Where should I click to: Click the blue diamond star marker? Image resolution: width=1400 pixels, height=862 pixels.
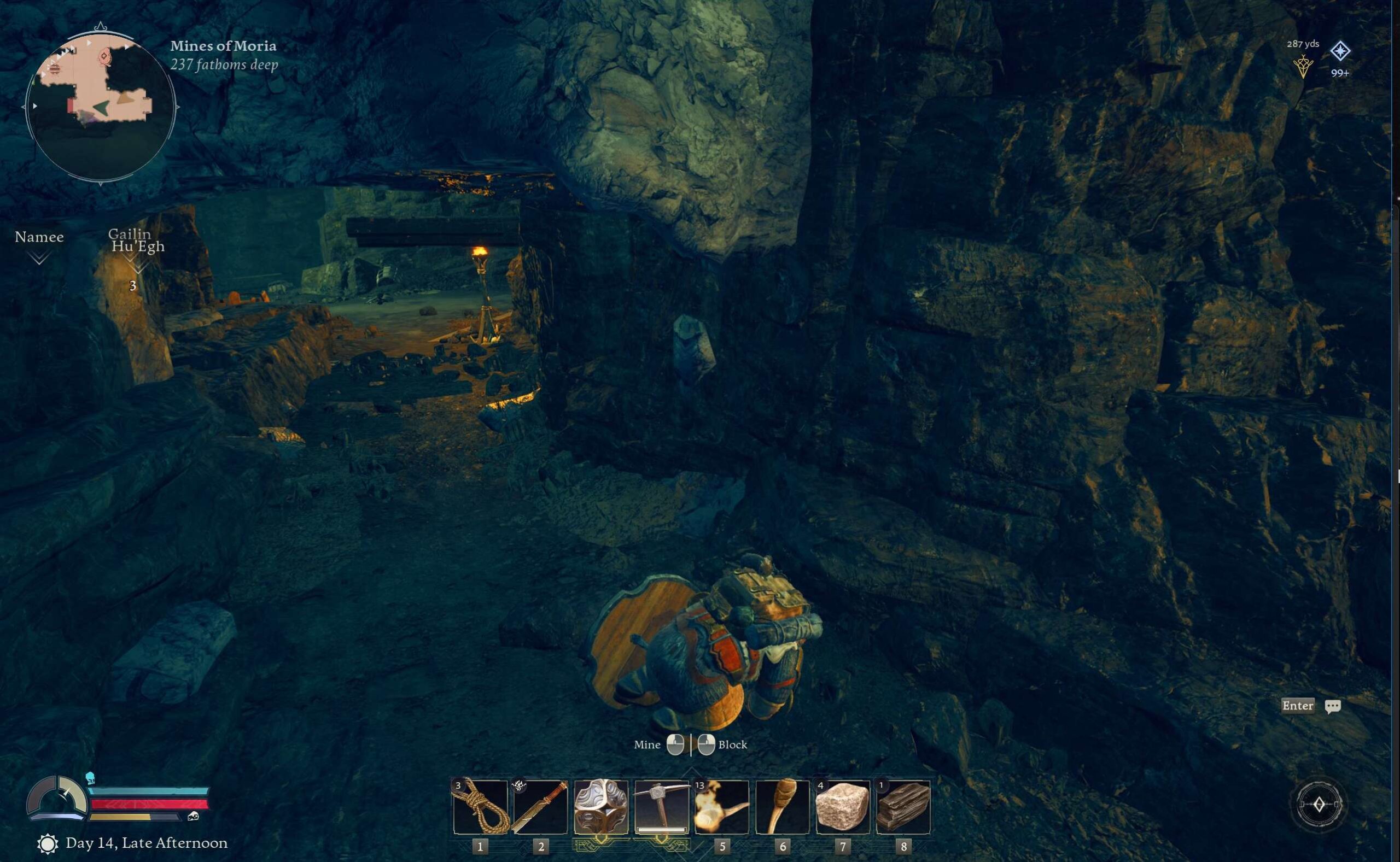pos(1340,51)
